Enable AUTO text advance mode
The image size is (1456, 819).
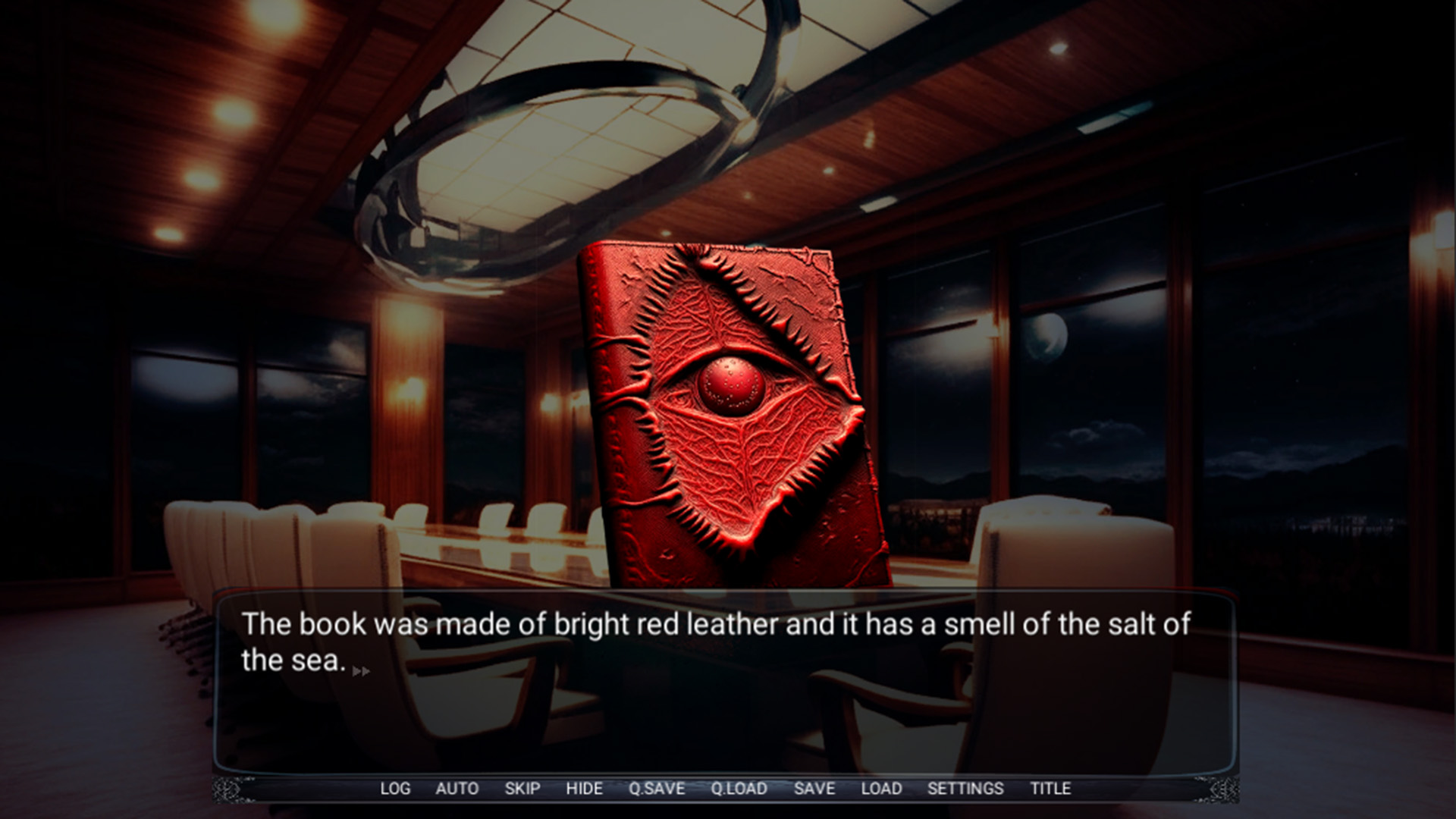click(x=457, y=789)
